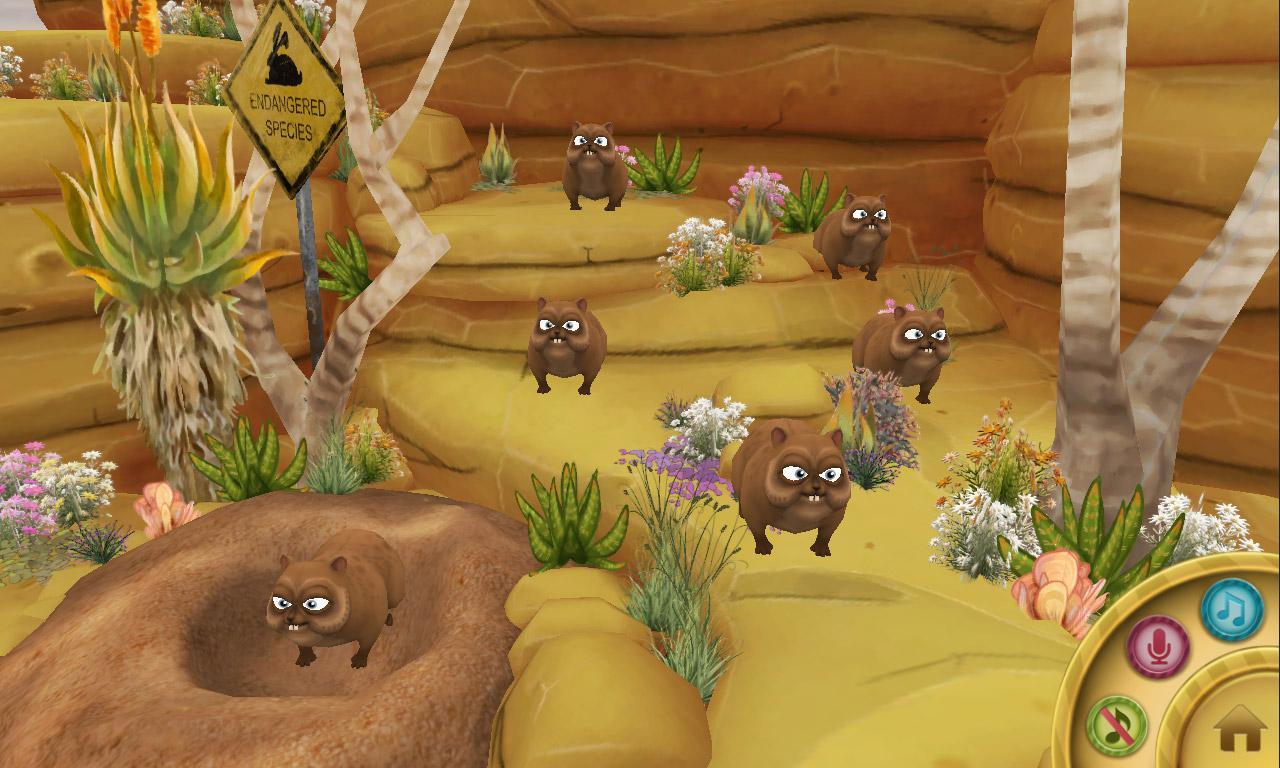Activate the pink microphone button
Screen dimensions: 1280x768
tap(1158, 647)
